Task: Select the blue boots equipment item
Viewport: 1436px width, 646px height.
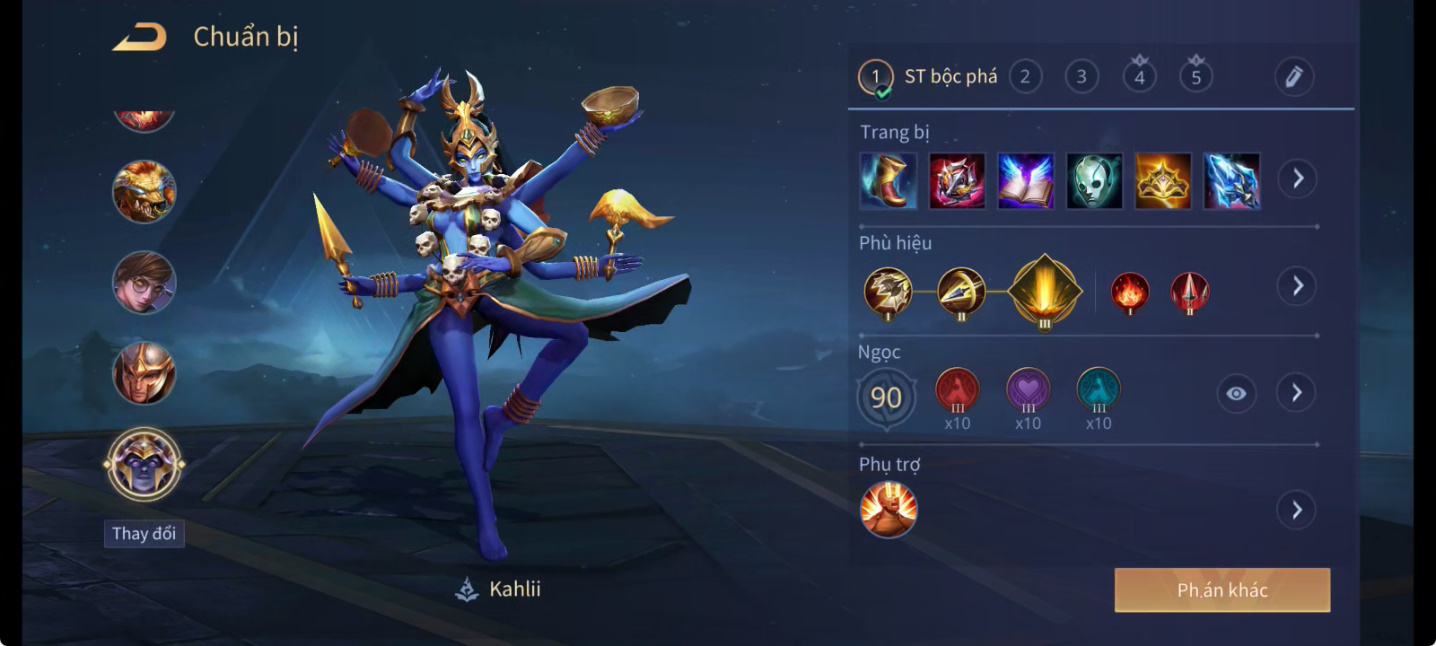Action: (x=888, y=181)
